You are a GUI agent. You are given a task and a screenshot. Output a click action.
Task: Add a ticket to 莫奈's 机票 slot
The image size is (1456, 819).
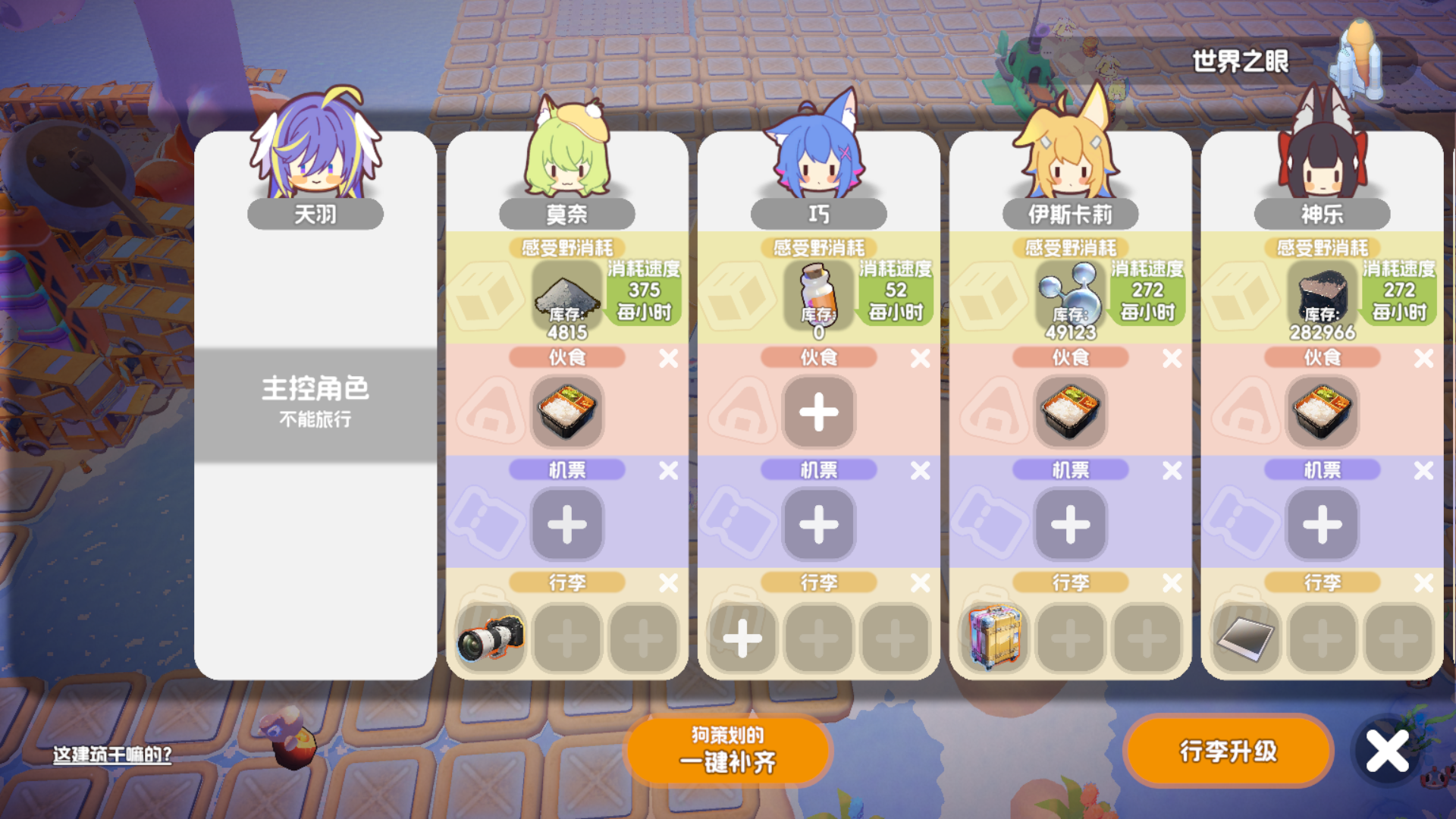(567, 525)
